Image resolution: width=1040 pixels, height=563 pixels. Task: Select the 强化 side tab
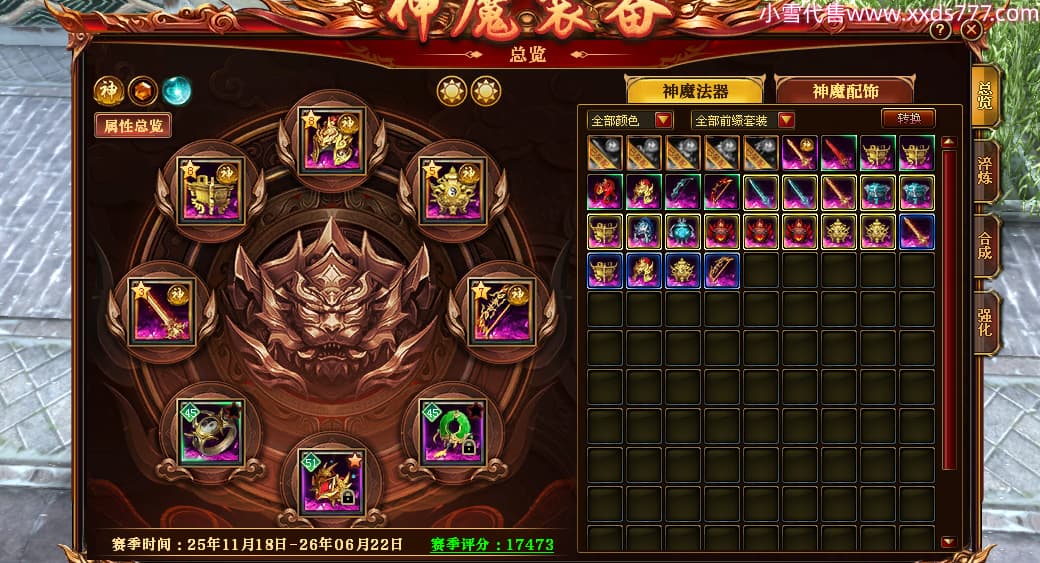[985, 320]
